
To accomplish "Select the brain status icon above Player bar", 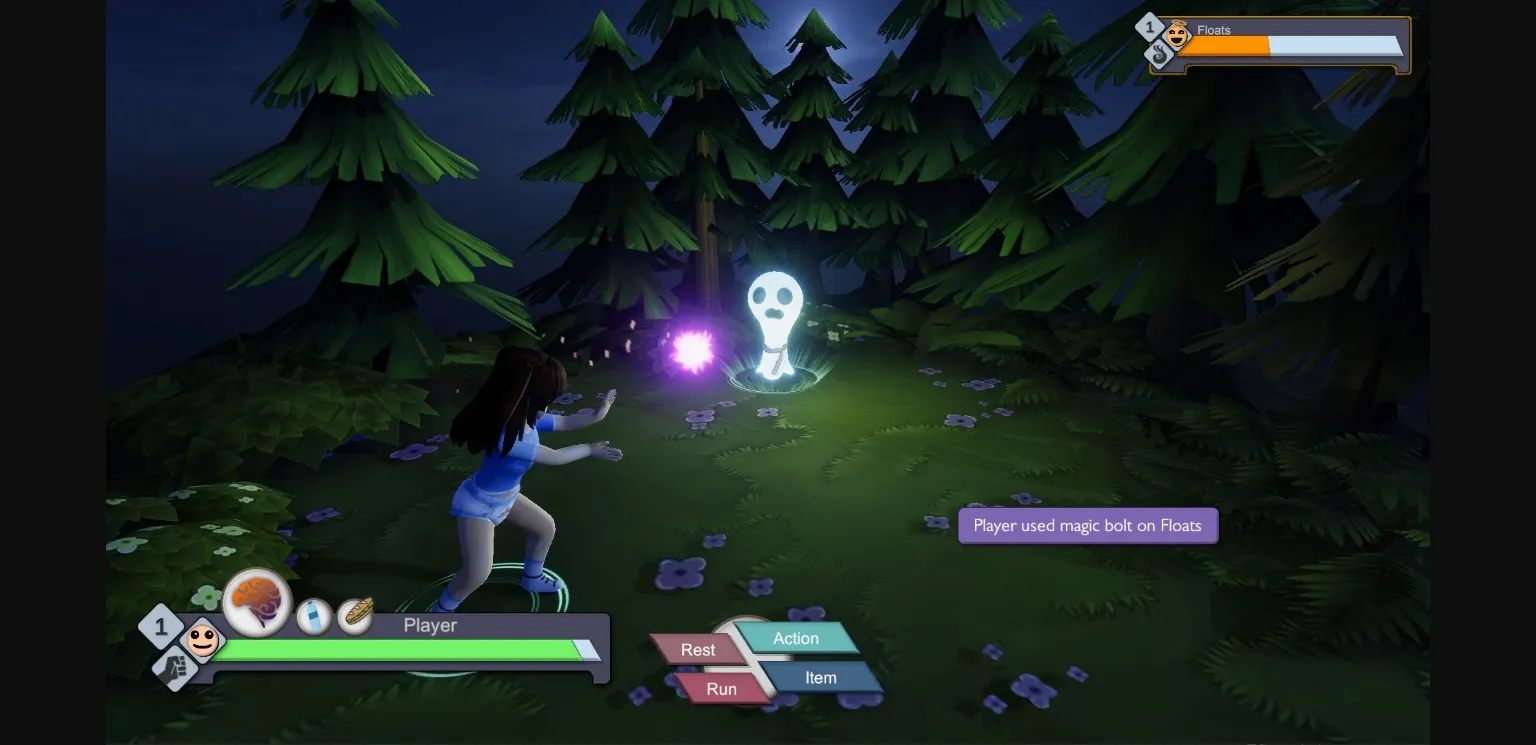I will (x=258, y=601).
